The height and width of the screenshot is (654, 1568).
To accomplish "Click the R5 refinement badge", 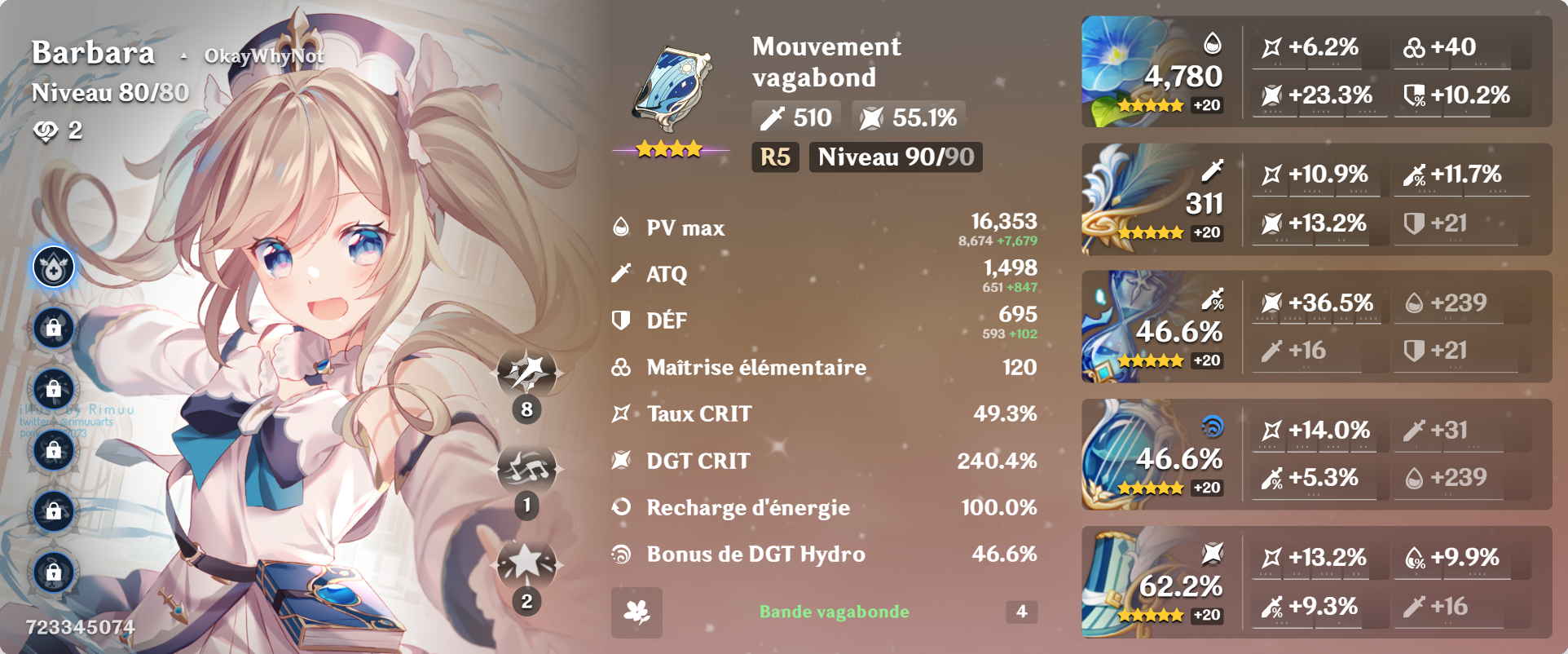I will pyautogui.click(x=774, y=158).
